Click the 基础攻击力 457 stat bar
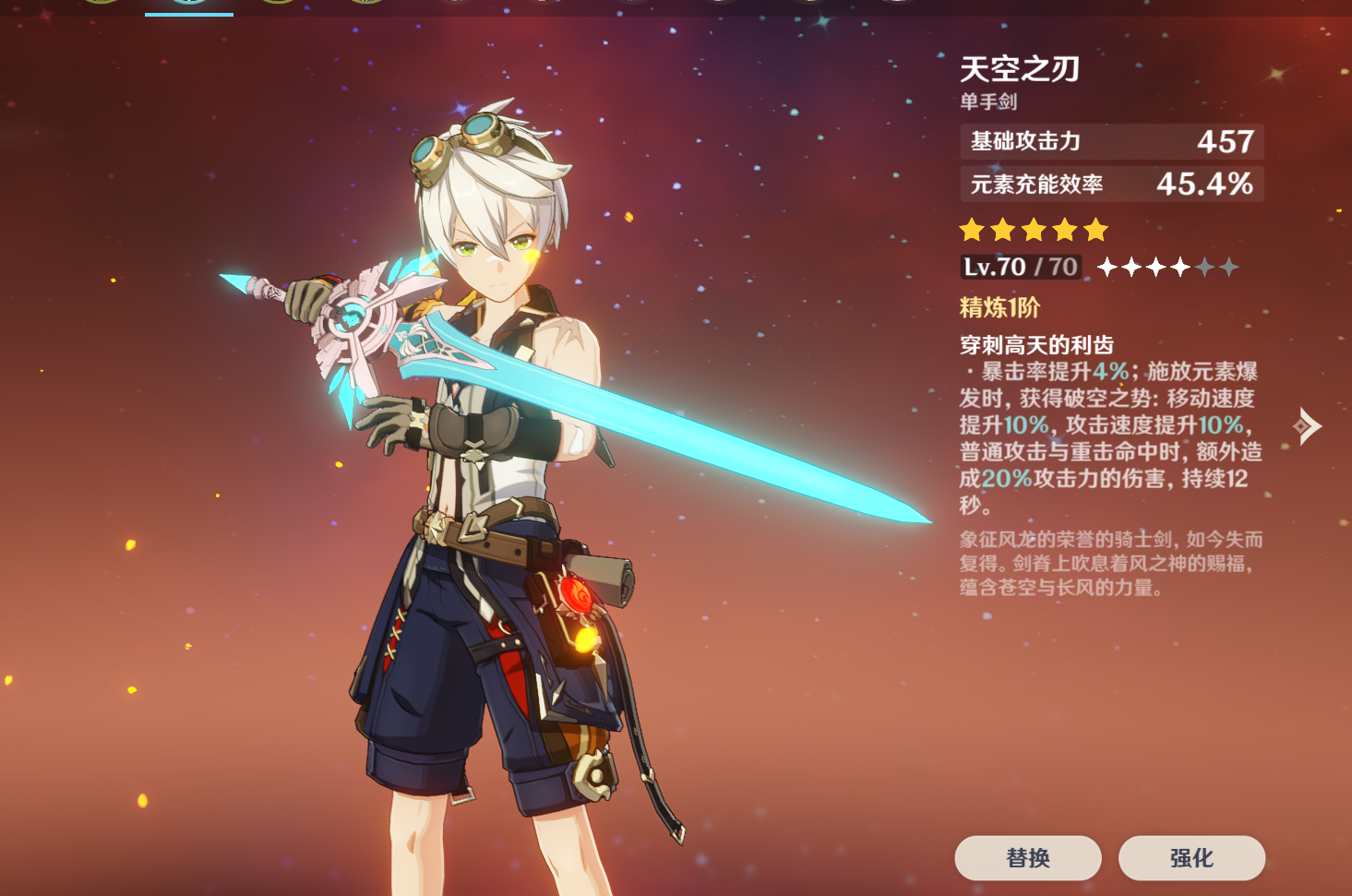 click(1110, 142)
